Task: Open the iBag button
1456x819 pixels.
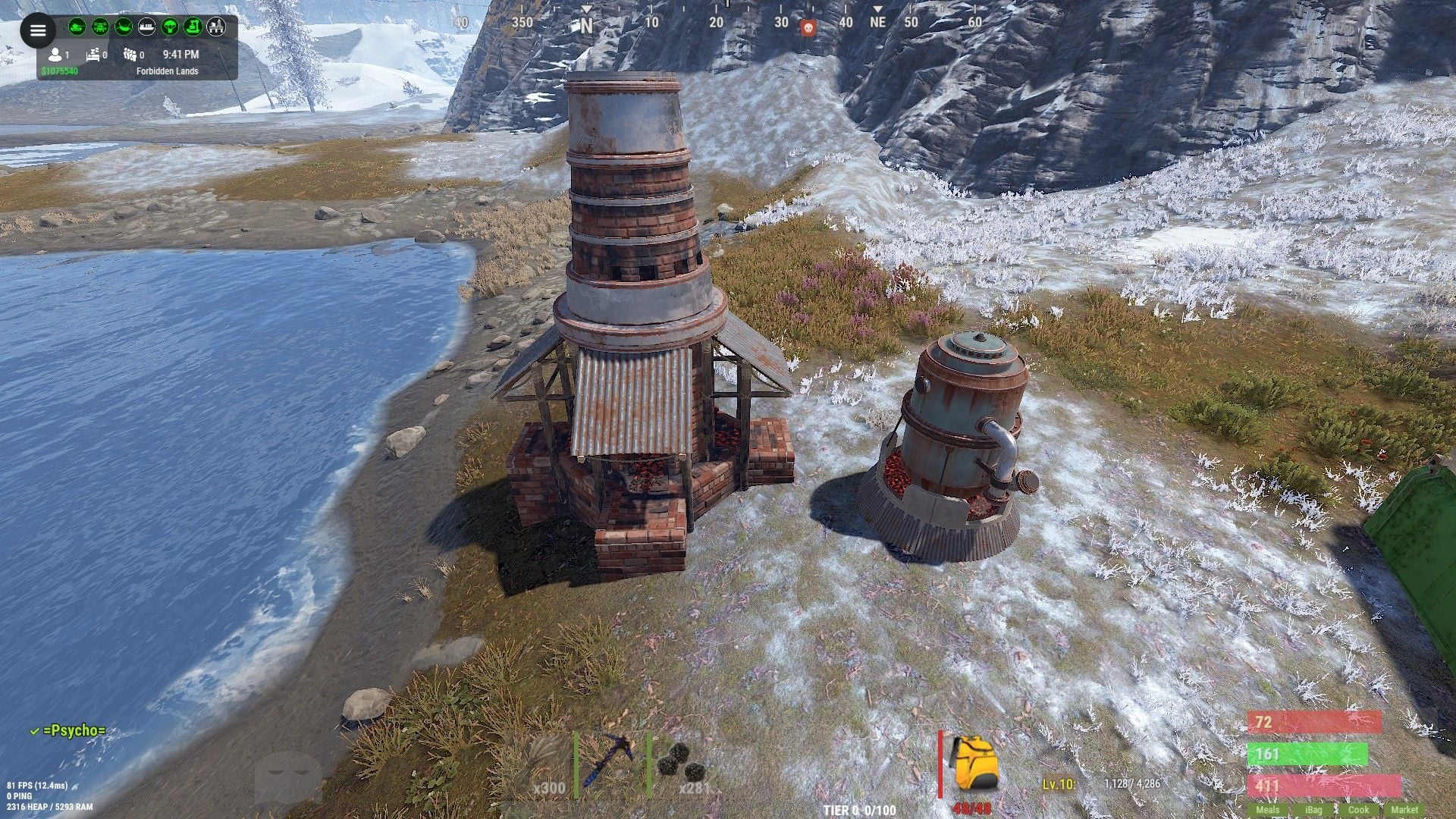Action: (1314, 810)
